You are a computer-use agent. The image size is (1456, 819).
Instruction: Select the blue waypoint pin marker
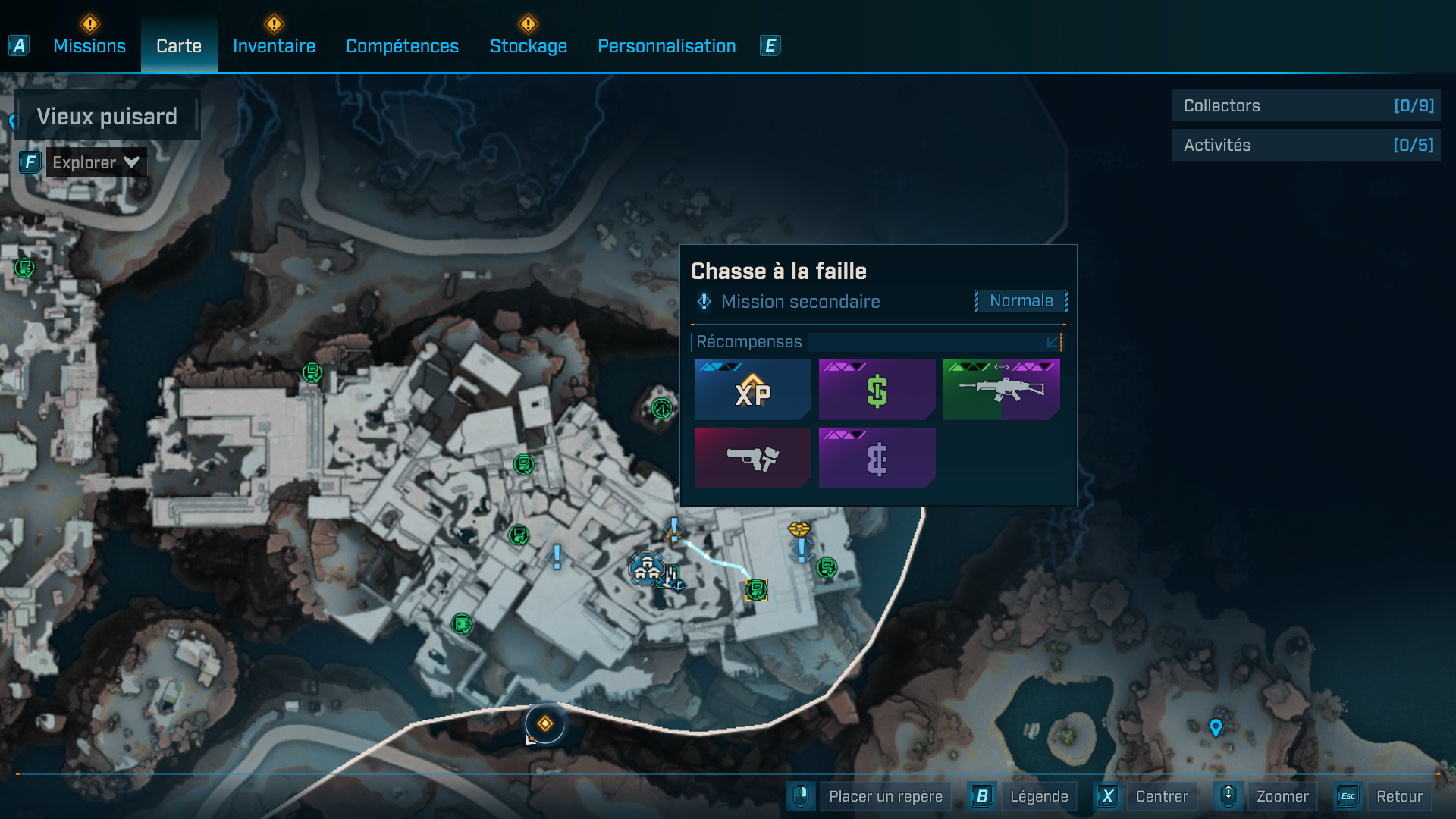pyautogui.click(x=1216, y=727)
